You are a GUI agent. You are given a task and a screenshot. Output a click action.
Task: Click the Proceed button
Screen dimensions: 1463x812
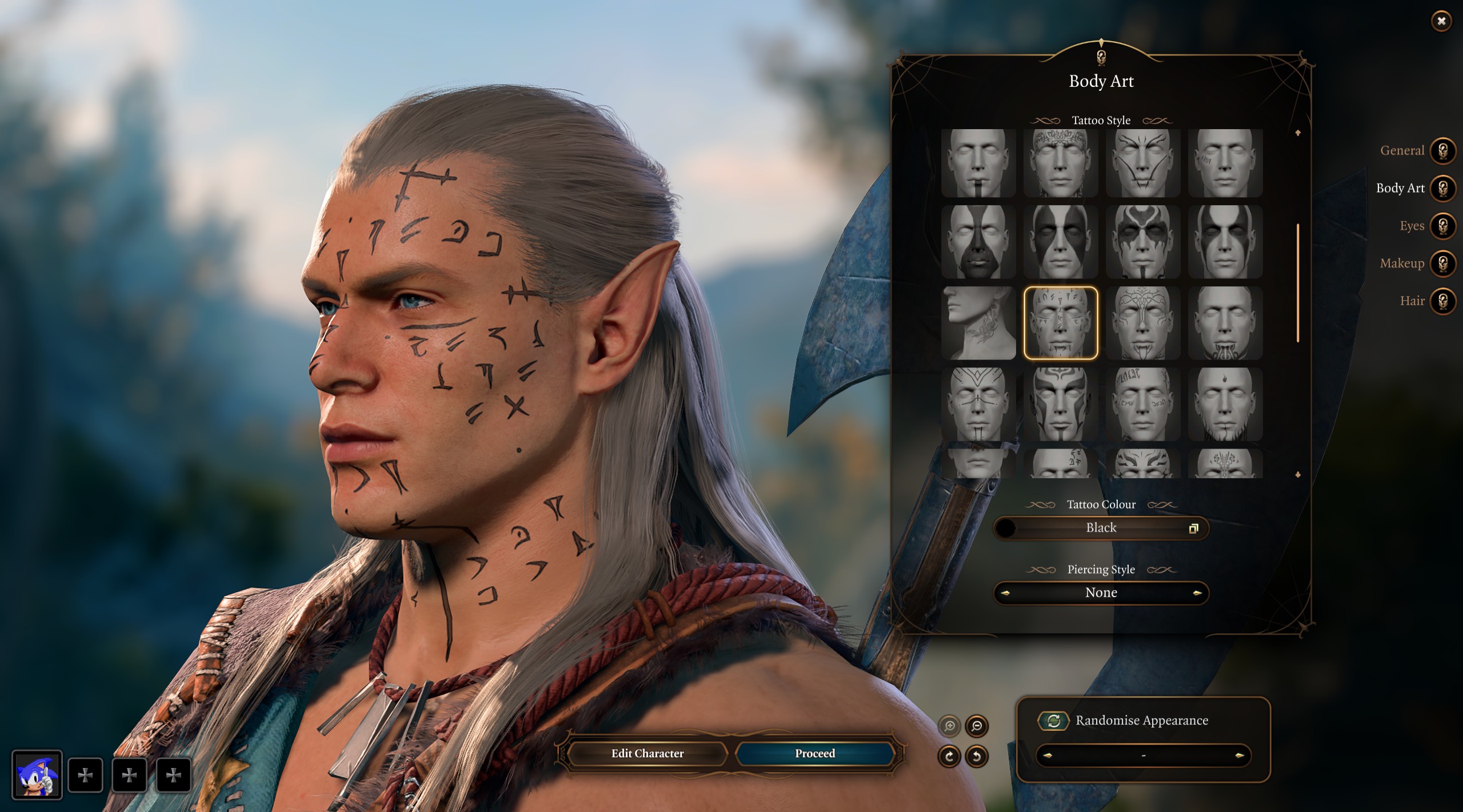[x=814, y=753]
